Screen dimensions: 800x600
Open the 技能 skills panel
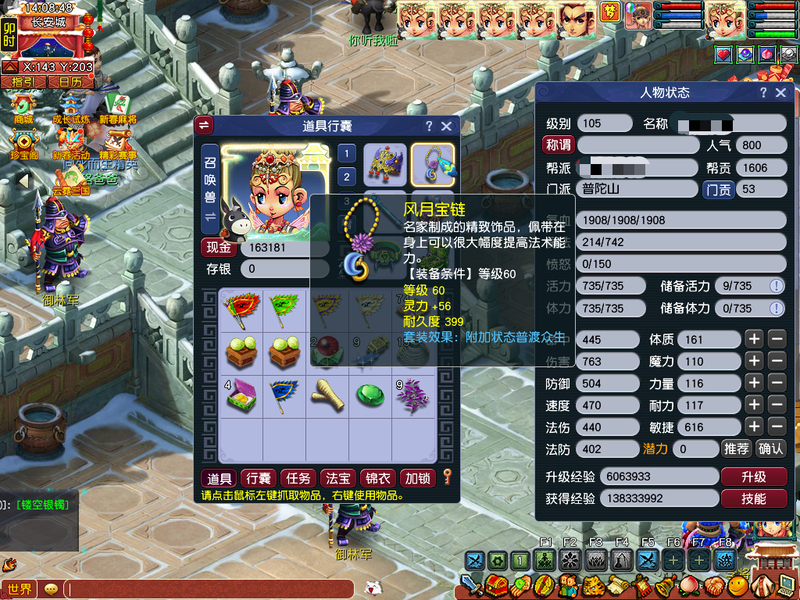click(753, 498)
